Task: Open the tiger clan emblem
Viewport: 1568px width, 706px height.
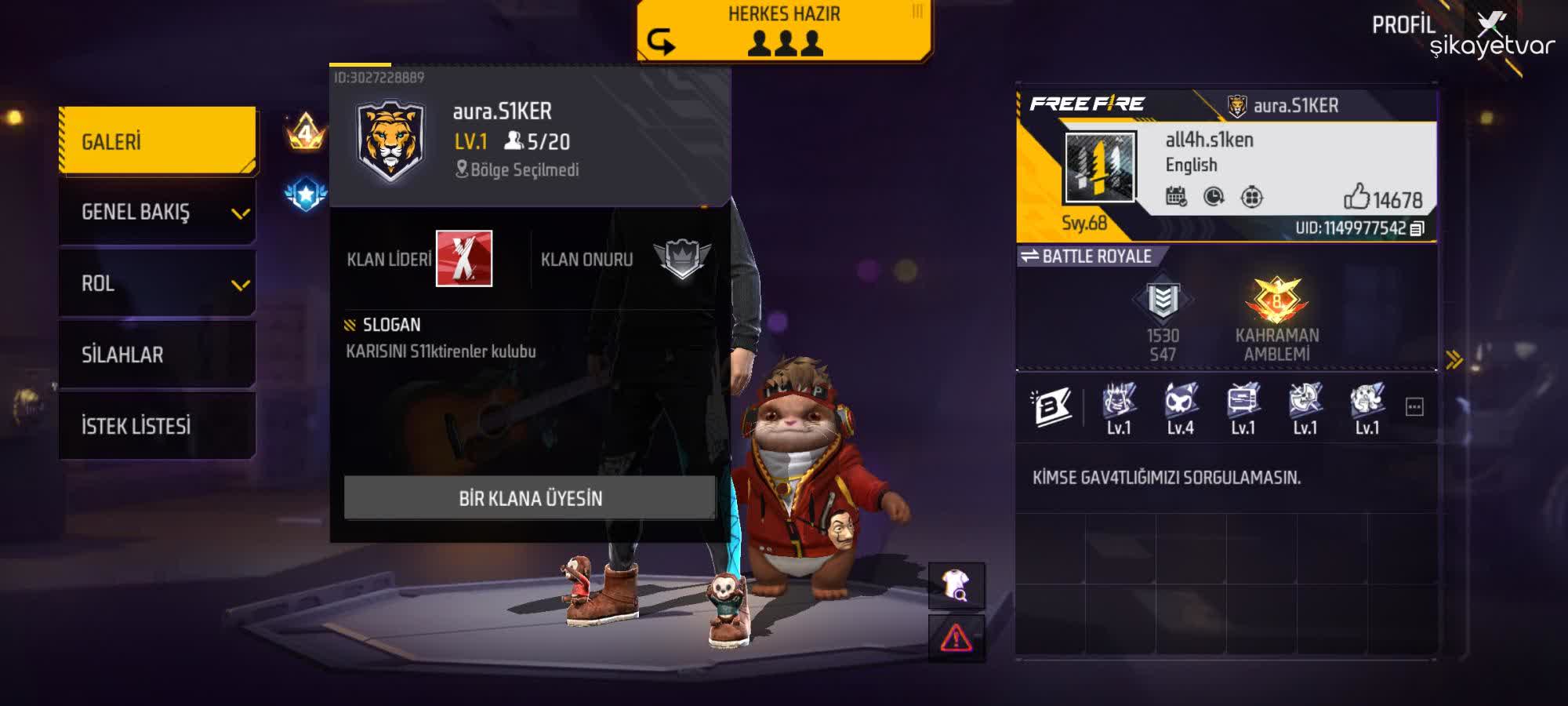Action: [390, 140]
